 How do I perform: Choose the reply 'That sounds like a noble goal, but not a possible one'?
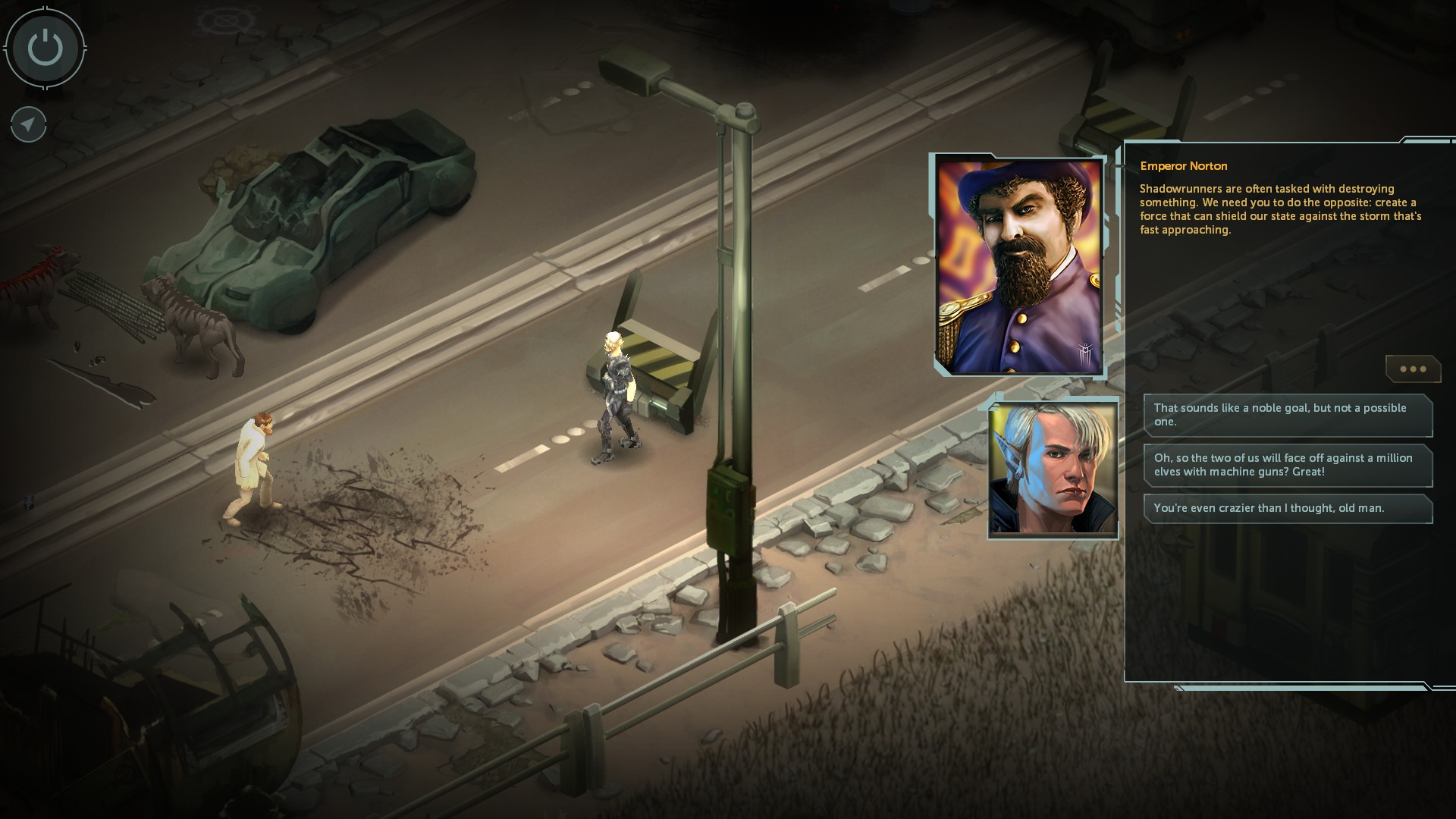1288,416
